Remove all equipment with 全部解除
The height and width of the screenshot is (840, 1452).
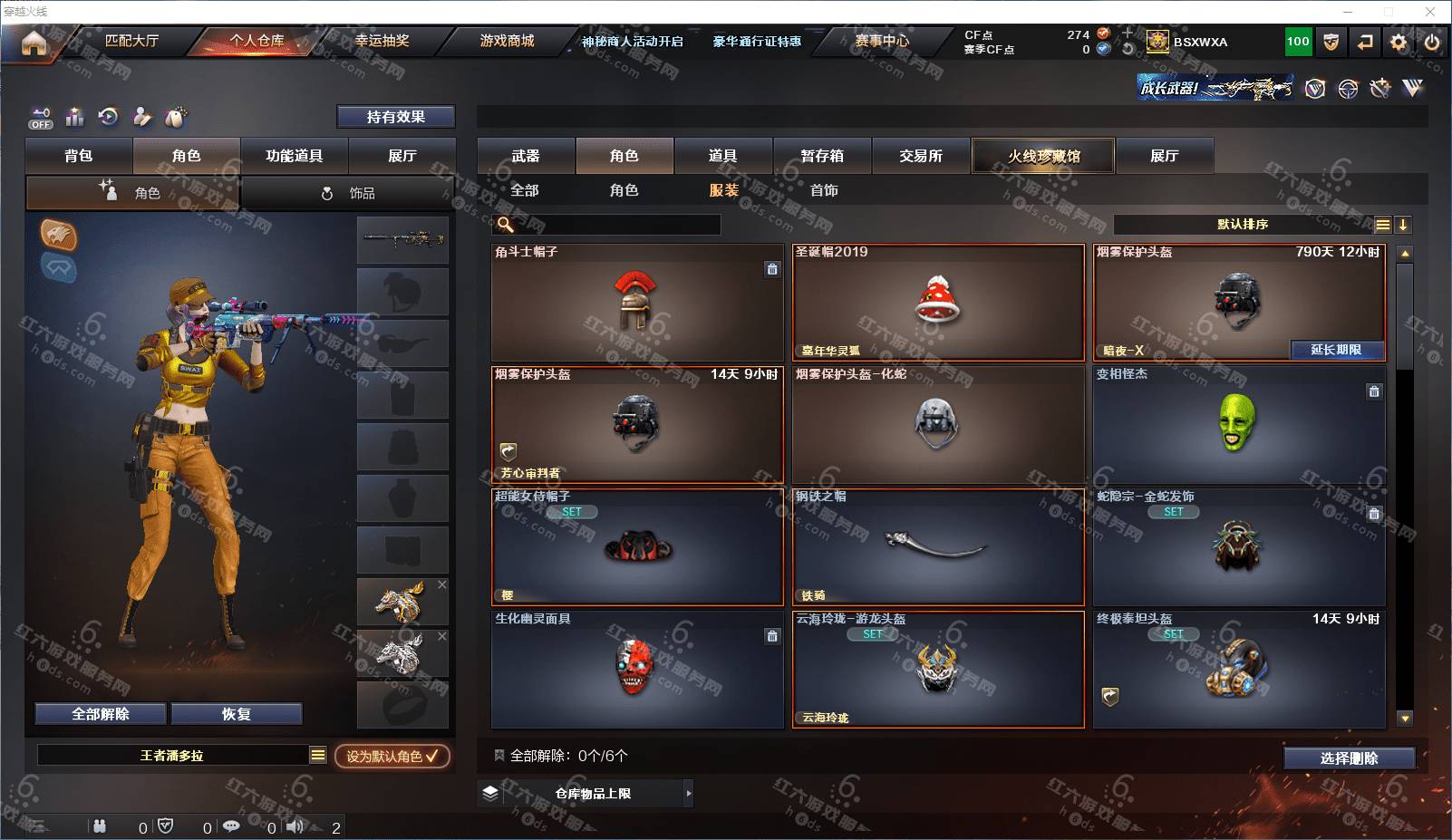click(101, 714)
